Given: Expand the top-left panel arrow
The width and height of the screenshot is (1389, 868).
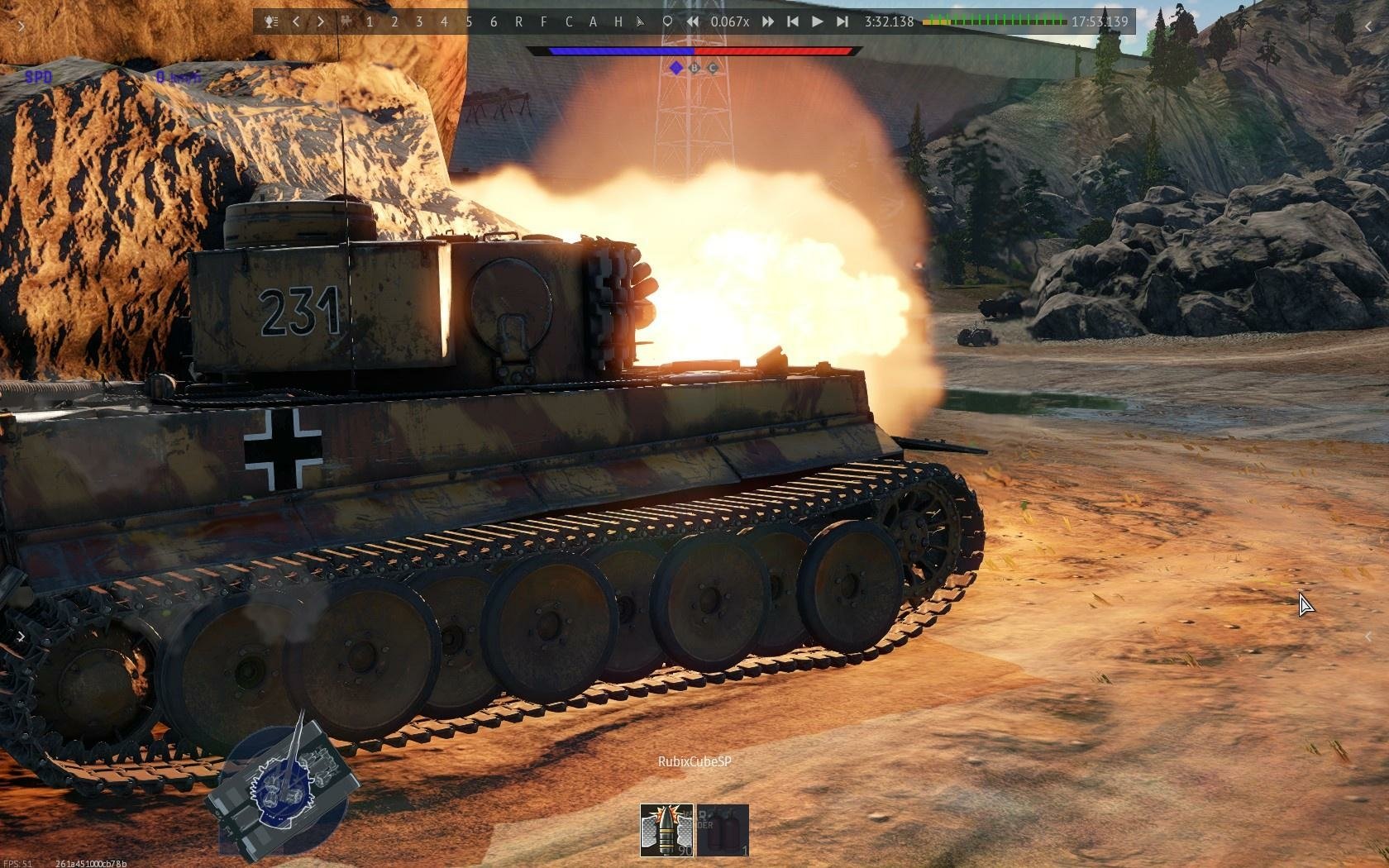Looking at the screenshot, I should click(x=20, y=26).
